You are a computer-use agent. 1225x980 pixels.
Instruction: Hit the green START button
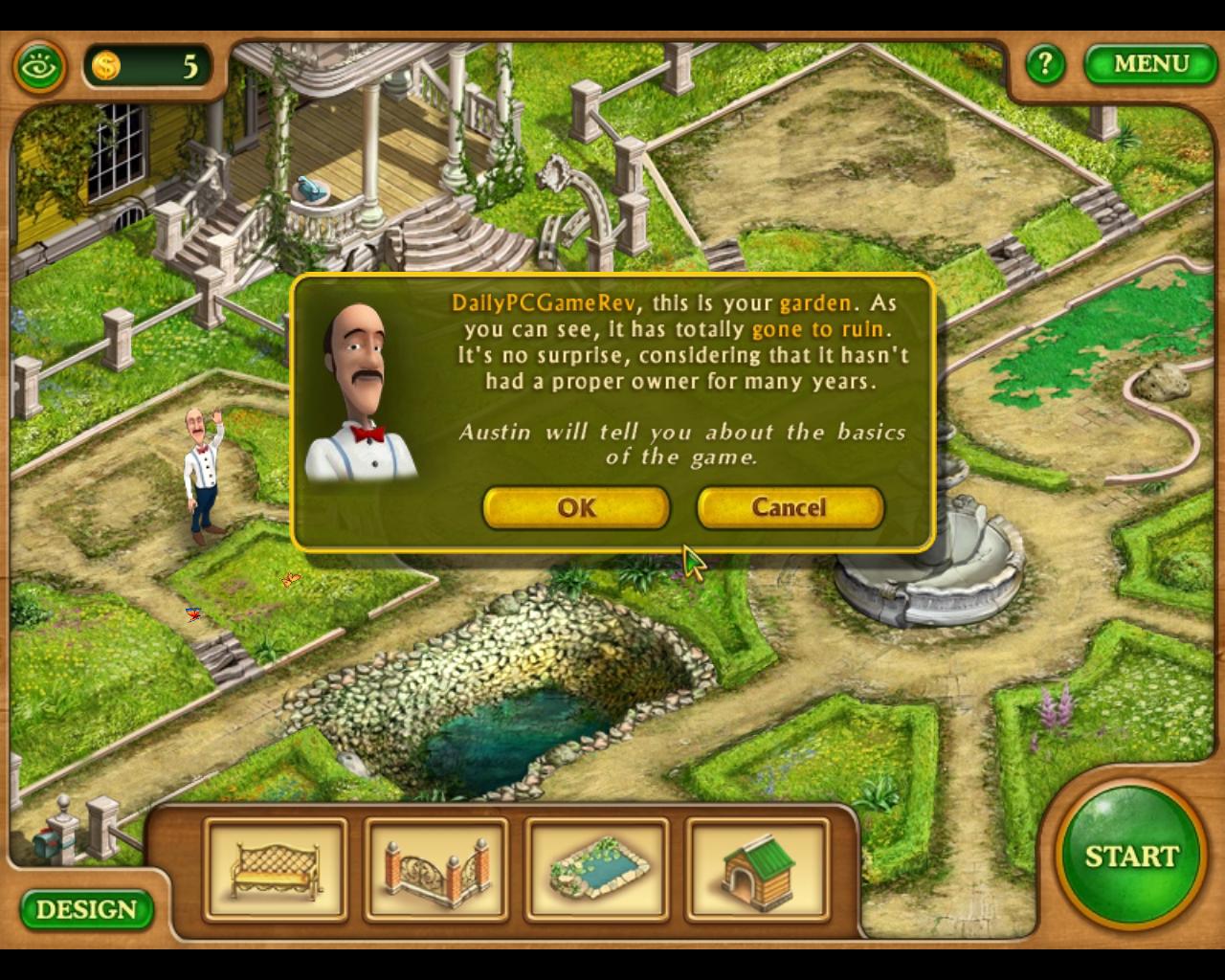click(1130, 856)
